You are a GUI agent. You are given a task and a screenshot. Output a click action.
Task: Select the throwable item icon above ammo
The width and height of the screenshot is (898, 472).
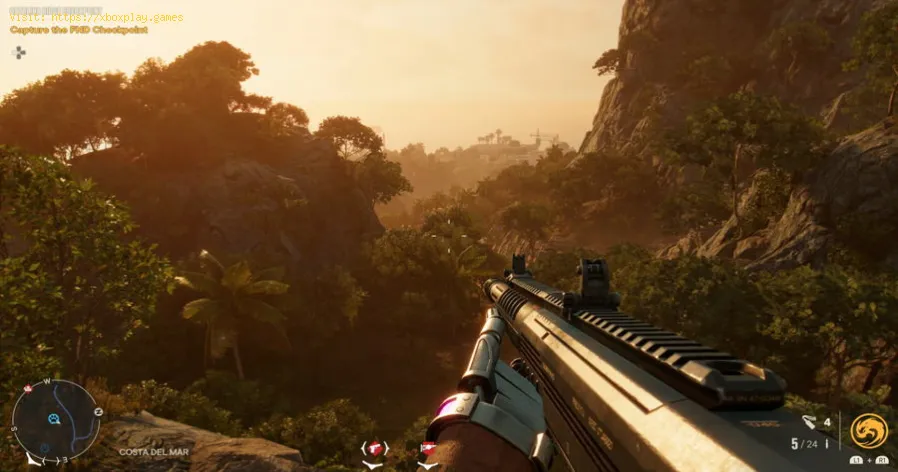click(809, 422)
